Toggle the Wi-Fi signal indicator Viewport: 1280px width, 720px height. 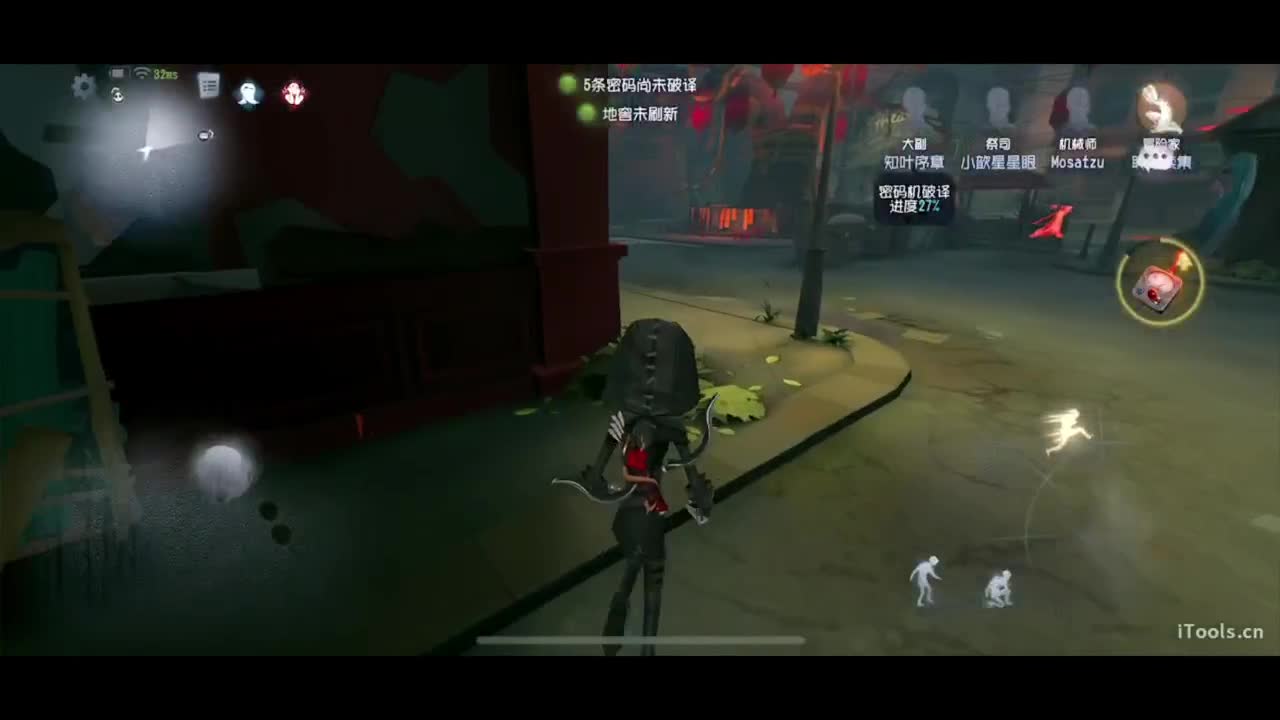pos(141,74)
